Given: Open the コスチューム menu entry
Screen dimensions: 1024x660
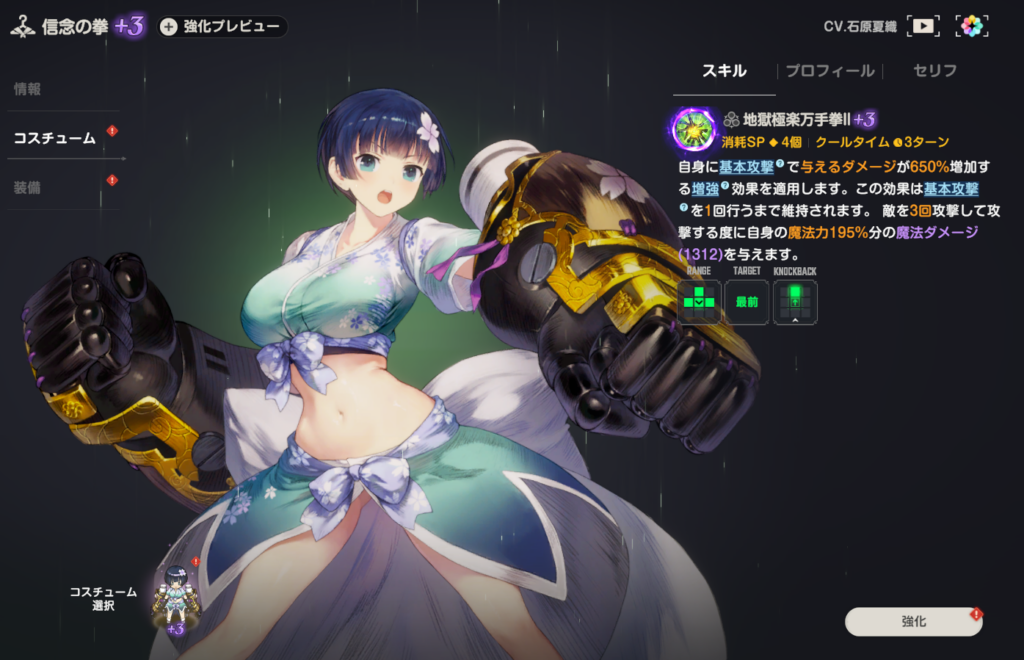Looking at the screenshot, I should (x=54, y=138).
